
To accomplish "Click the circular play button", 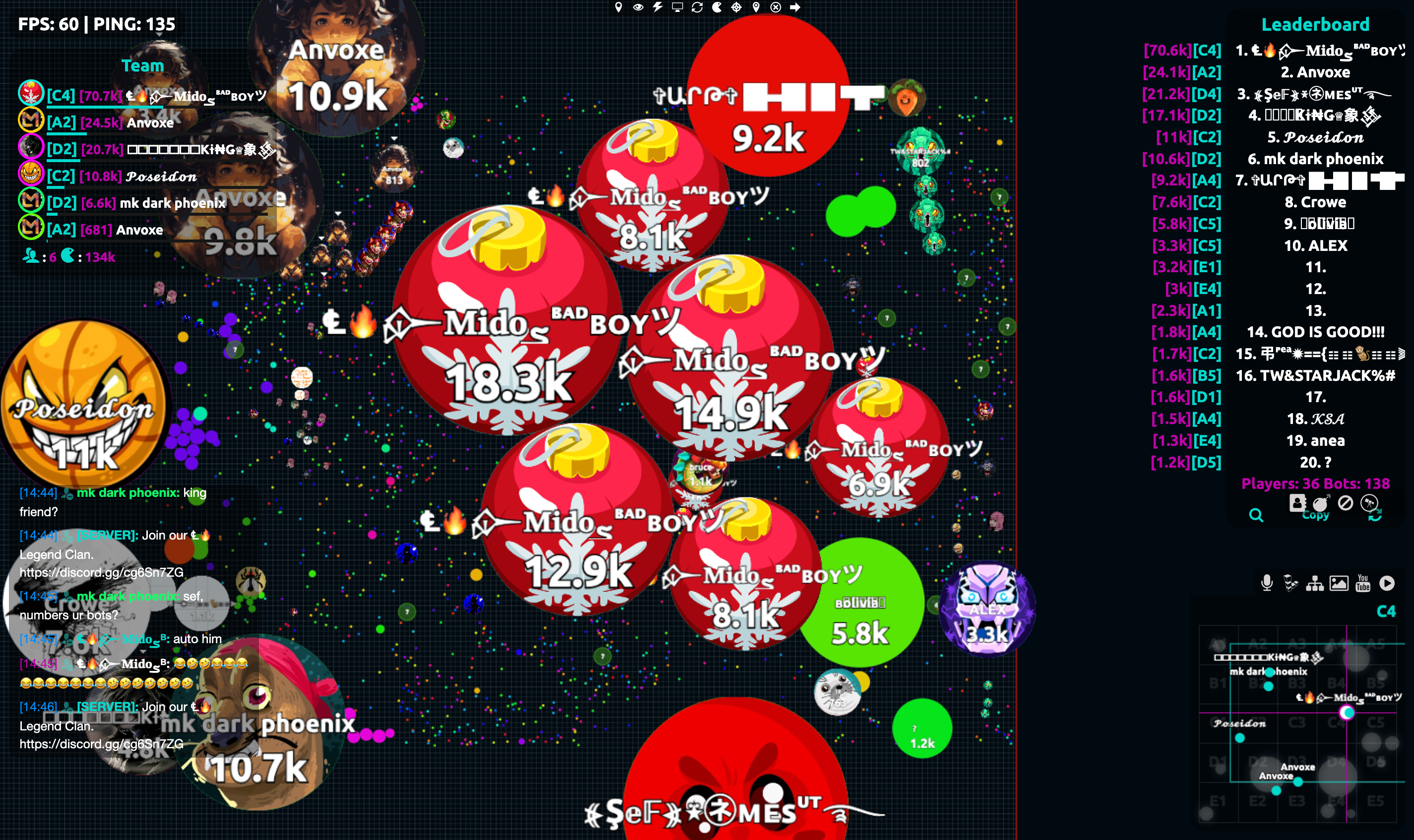I will (1387, 583).
